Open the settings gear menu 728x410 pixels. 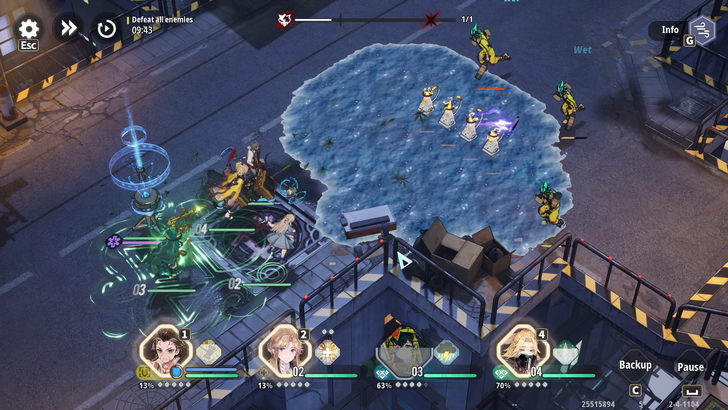pyautogui.click(x=29, y=29)
